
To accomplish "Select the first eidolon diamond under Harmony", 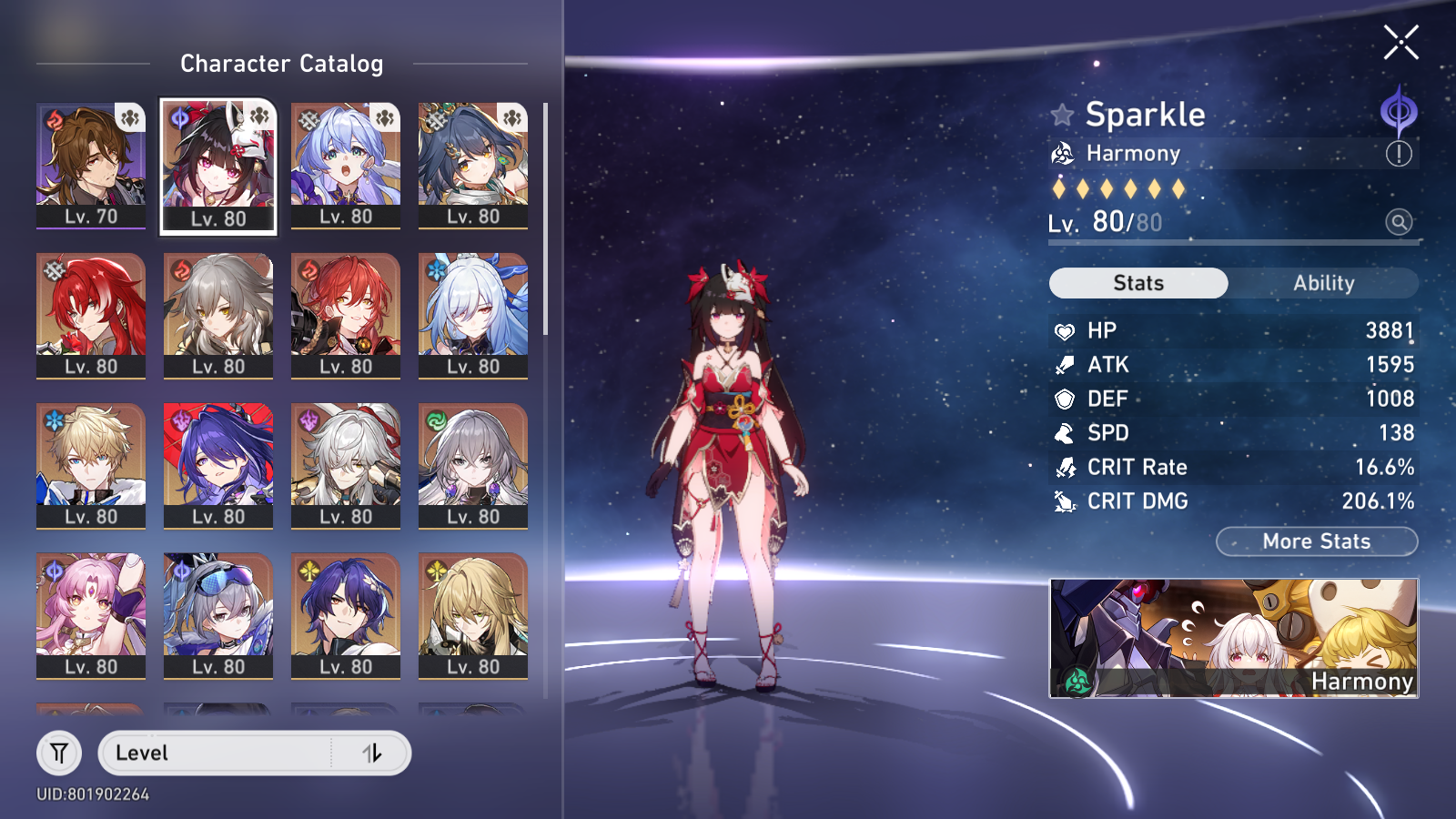I will pyautogui.click(x=1060, y=187).
